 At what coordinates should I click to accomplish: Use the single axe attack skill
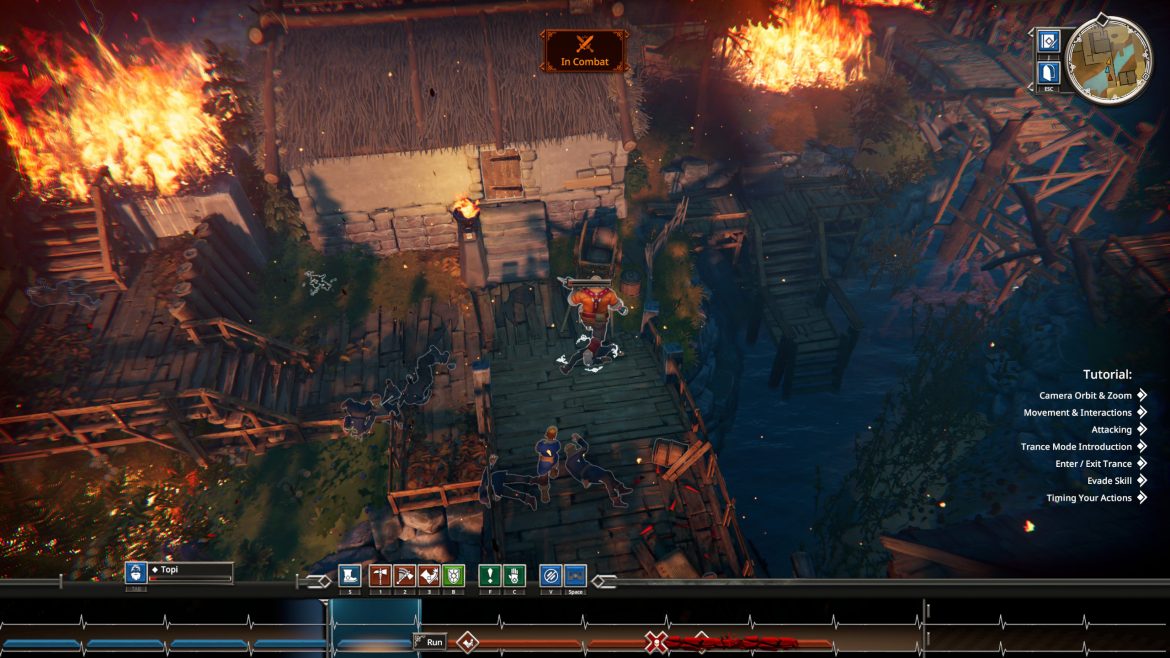pos(380,575)
